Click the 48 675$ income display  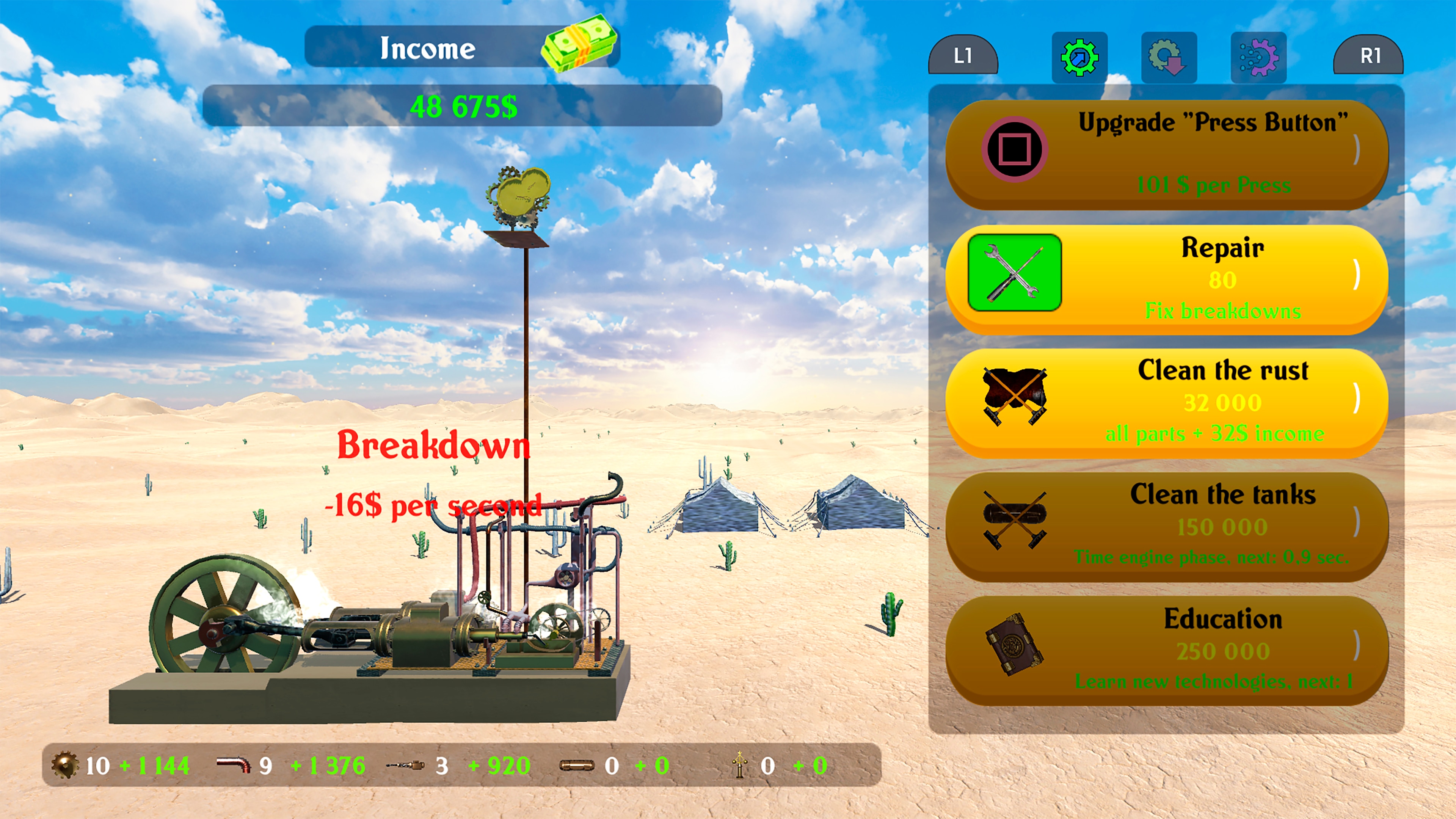point(463,106)
